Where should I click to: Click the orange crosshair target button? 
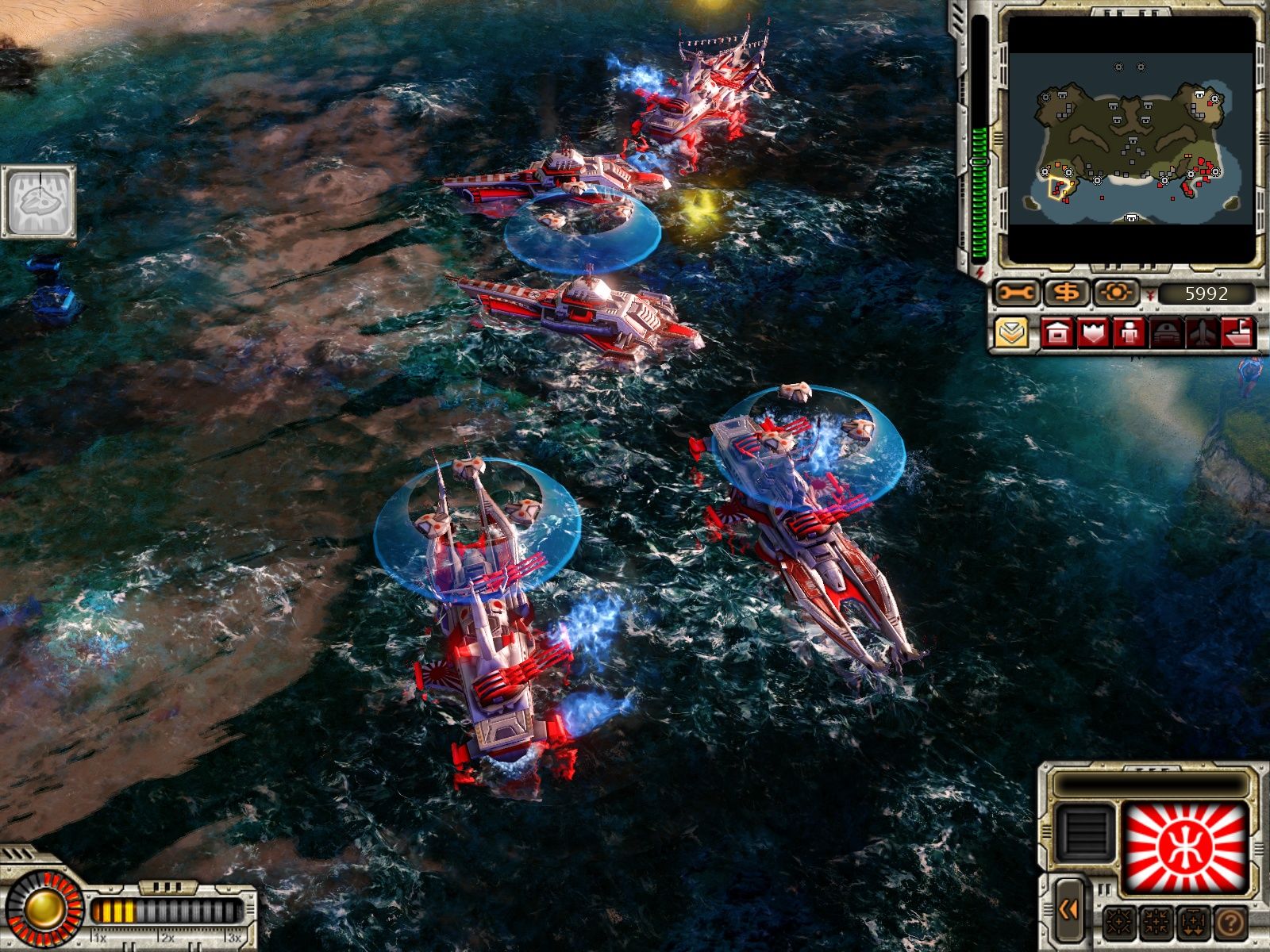[1116, 294]
